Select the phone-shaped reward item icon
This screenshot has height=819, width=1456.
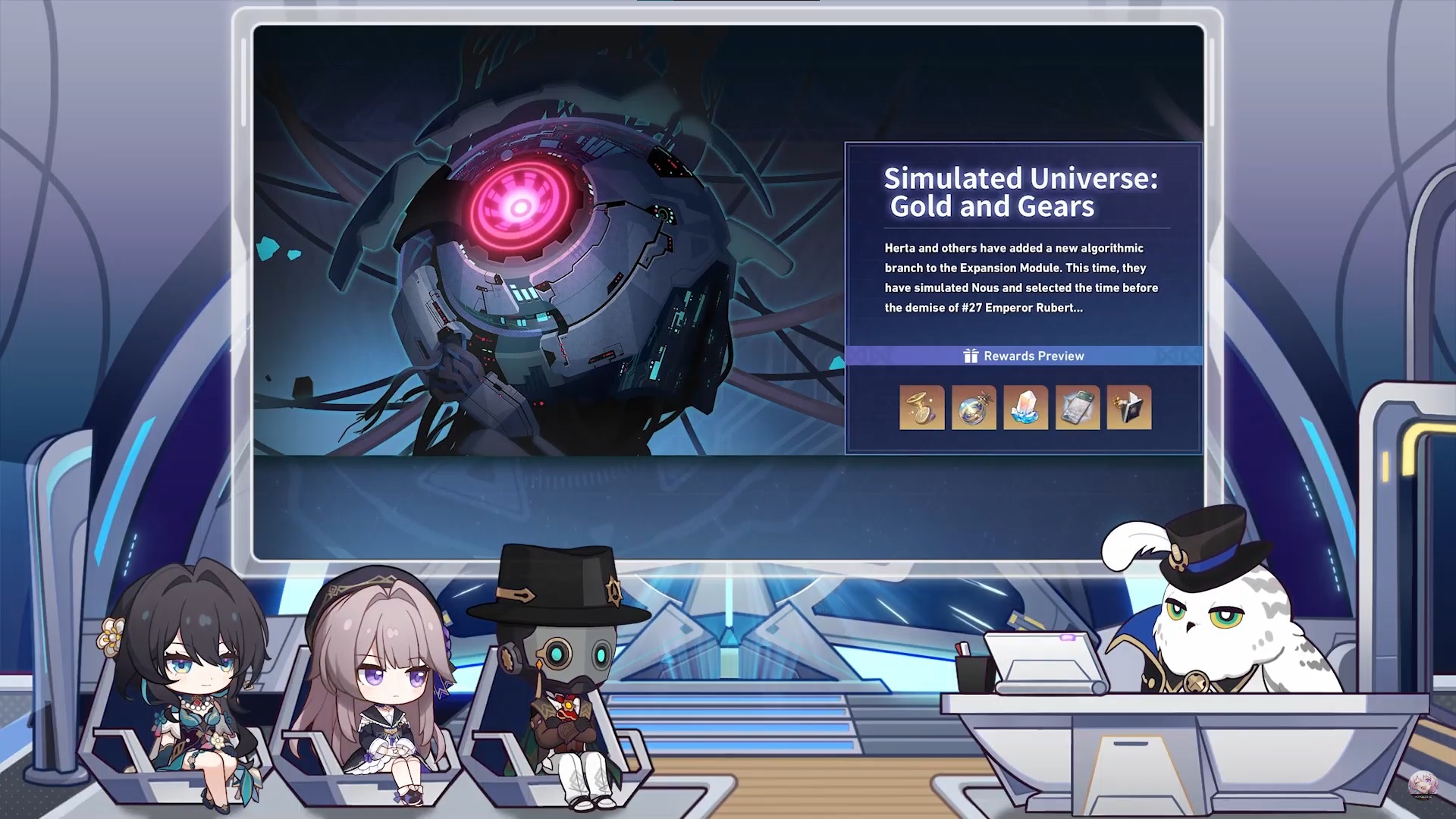(x=1078, y=408)
